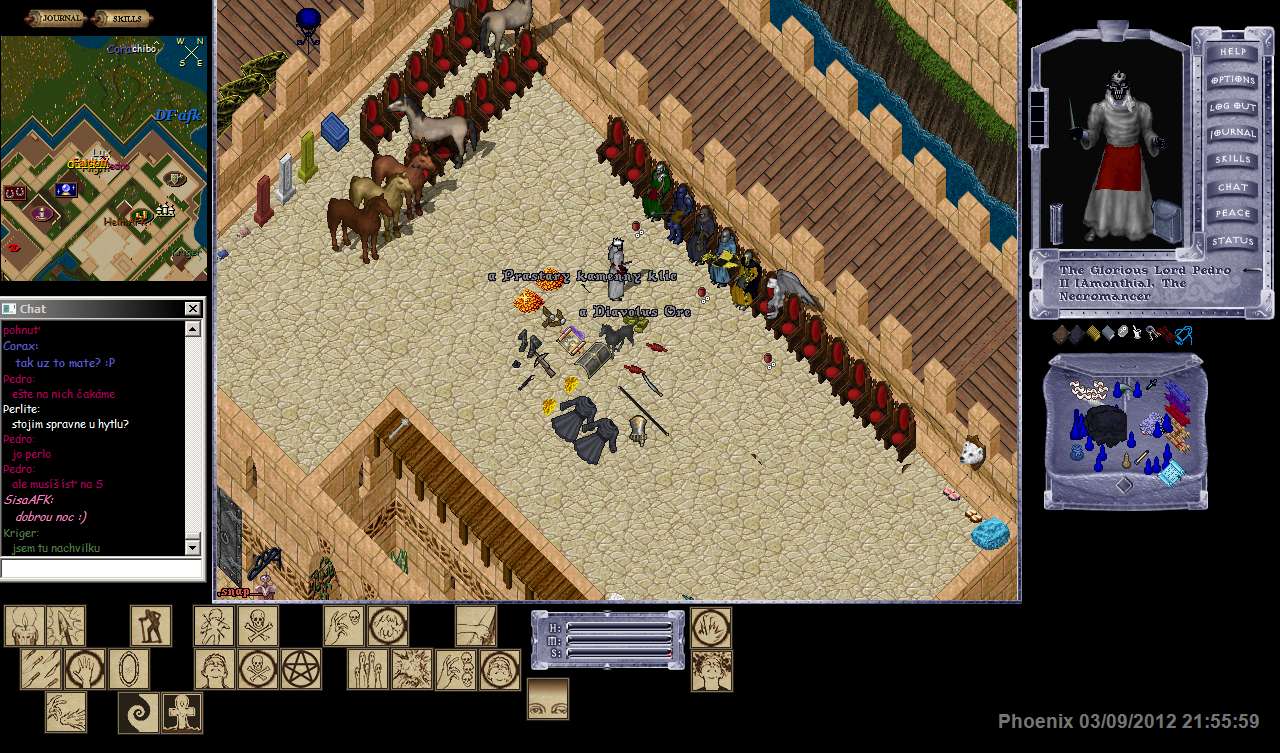Open the Help menu on paperdoll
This screenshot has width=1280, height=753.
pyautogui.click(x=1232, y=52)
